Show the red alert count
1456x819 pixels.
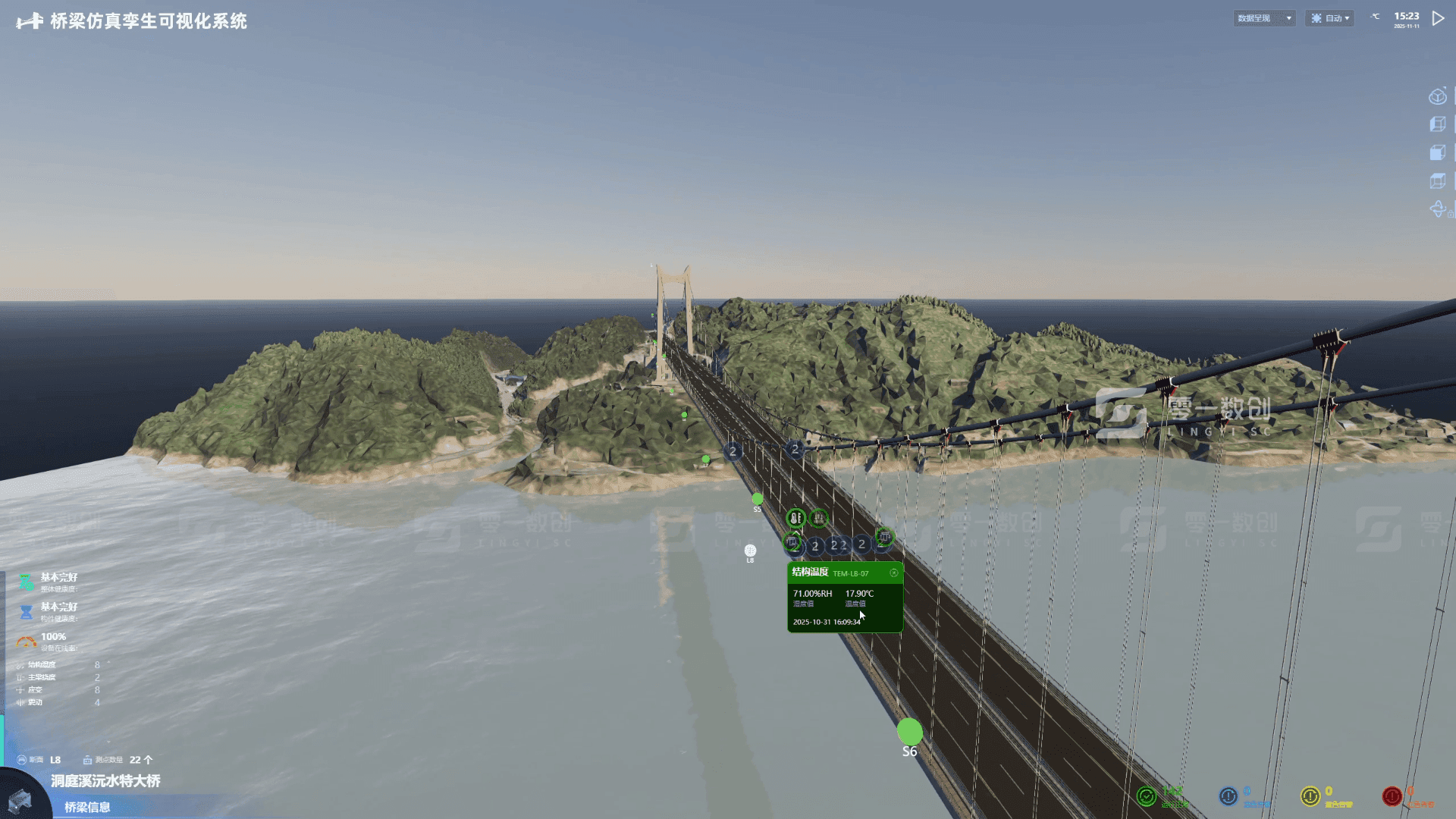click(1392, 796)
